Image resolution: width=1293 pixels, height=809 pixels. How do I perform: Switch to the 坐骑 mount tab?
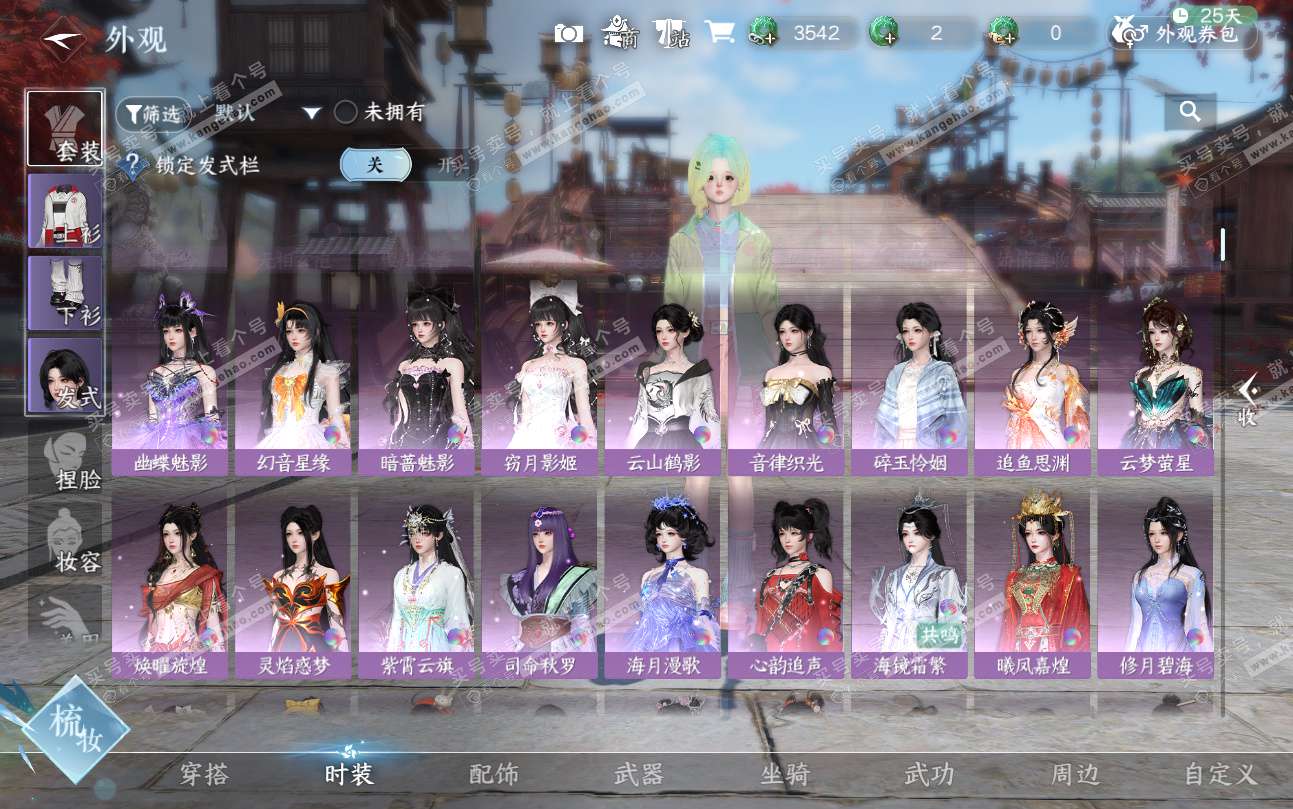(x=784, y=774)
